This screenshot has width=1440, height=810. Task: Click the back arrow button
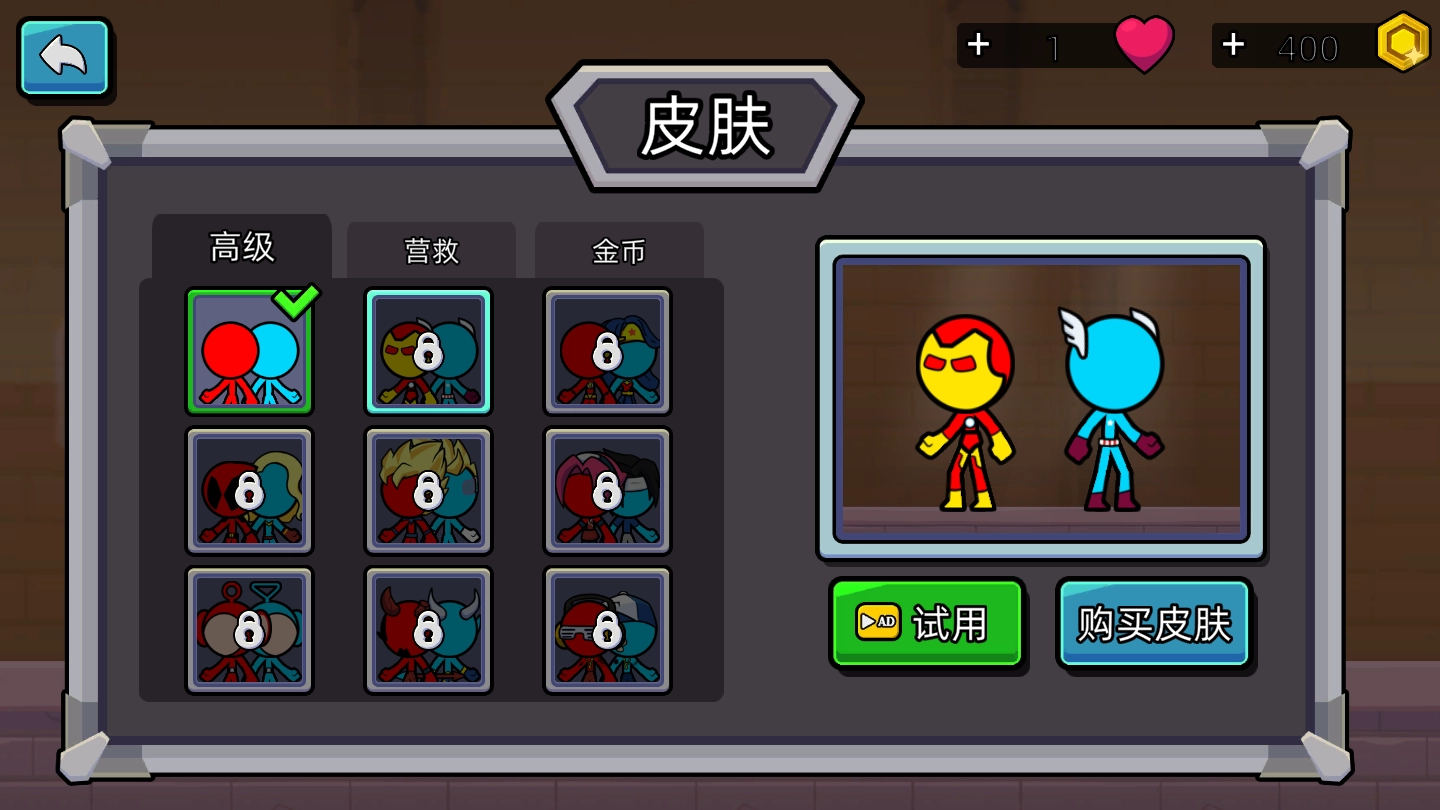coord(63,57)
